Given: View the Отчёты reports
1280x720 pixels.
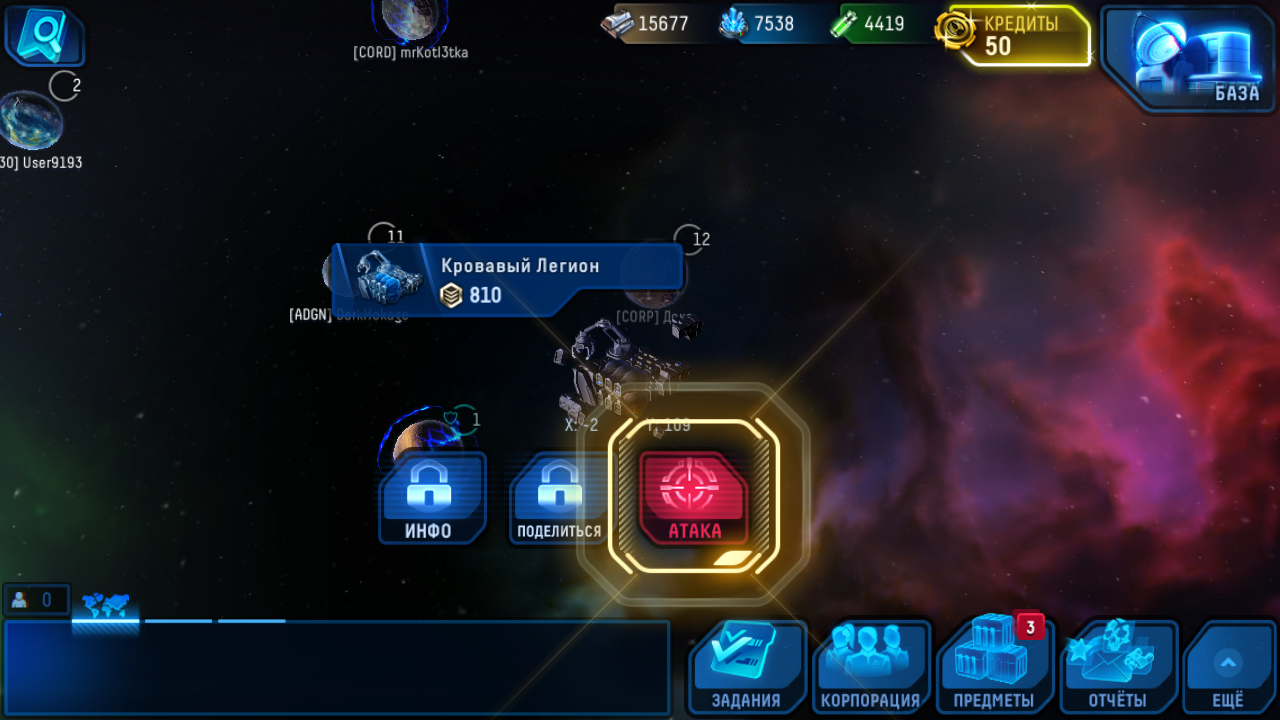Looking at the screenshot, I should pos(1118,667).
